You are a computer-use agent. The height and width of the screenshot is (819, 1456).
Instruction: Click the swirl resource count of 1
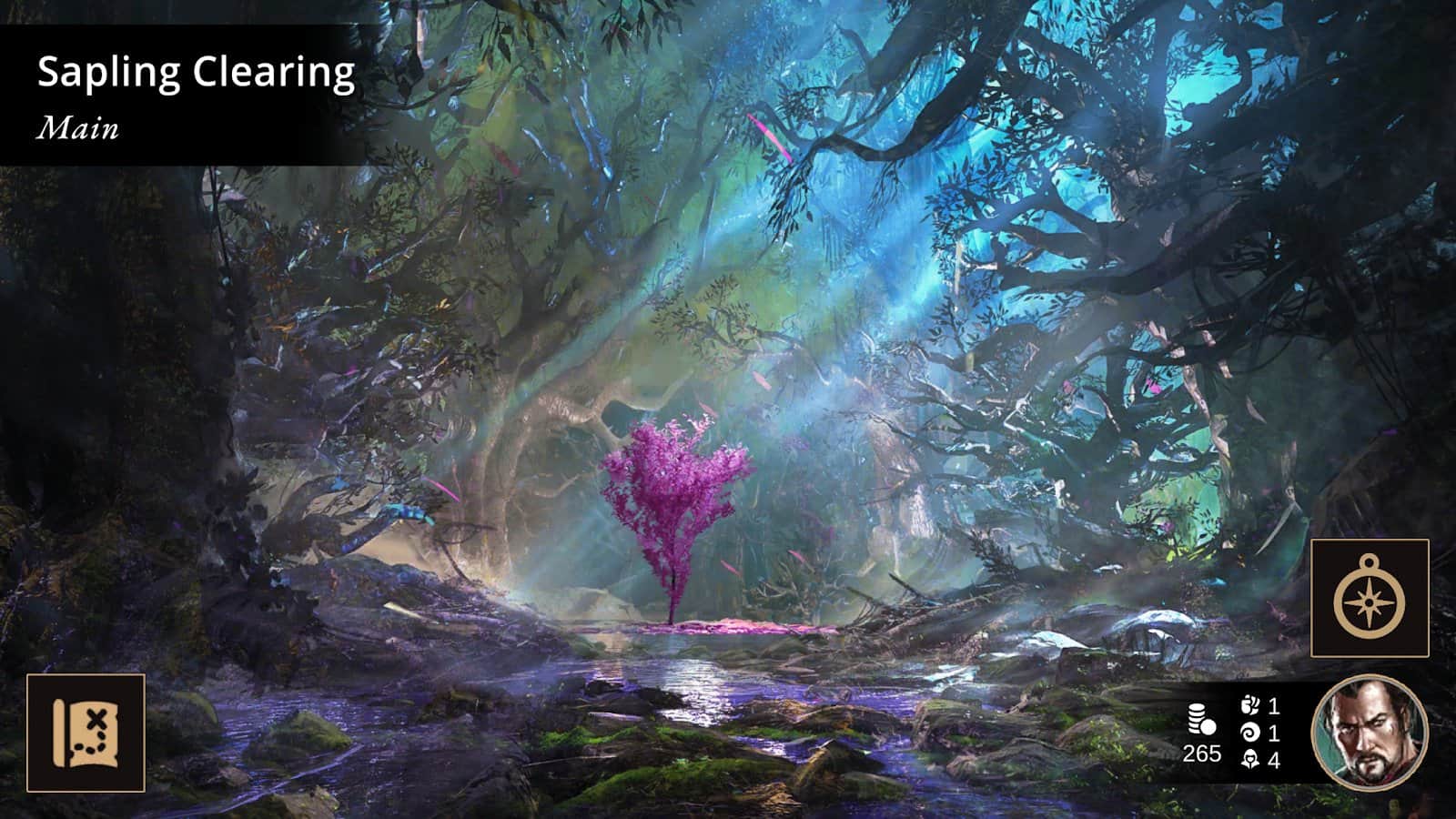coord(1274,732)
